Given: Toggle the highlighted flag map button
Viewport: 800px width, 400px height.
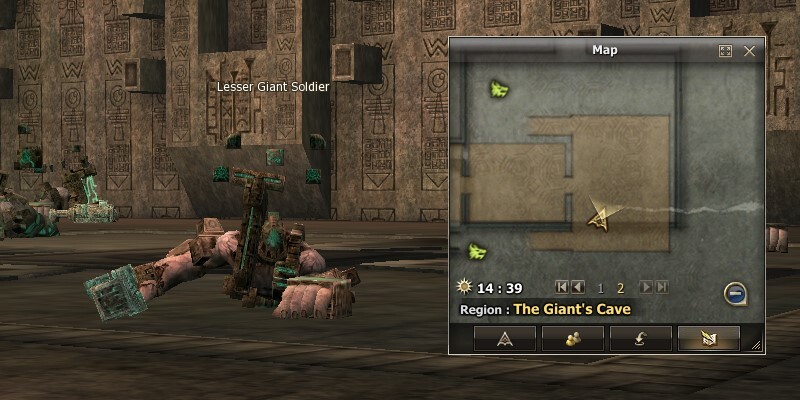Looking at the screenshot, I should coord(708,338).
